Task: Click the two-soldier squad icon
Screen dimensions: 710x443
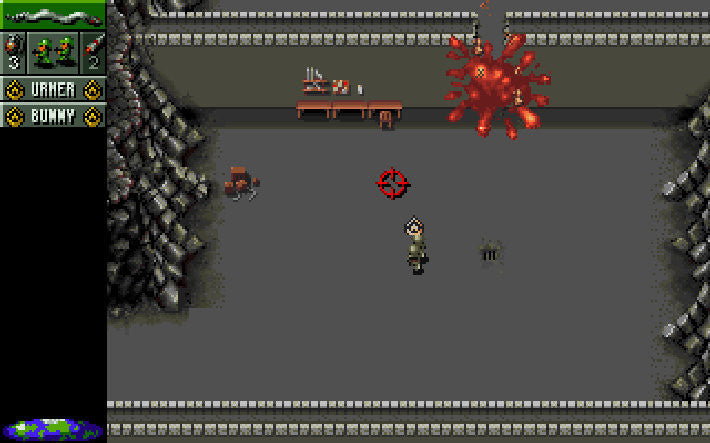Action: [x=53, y=52]
